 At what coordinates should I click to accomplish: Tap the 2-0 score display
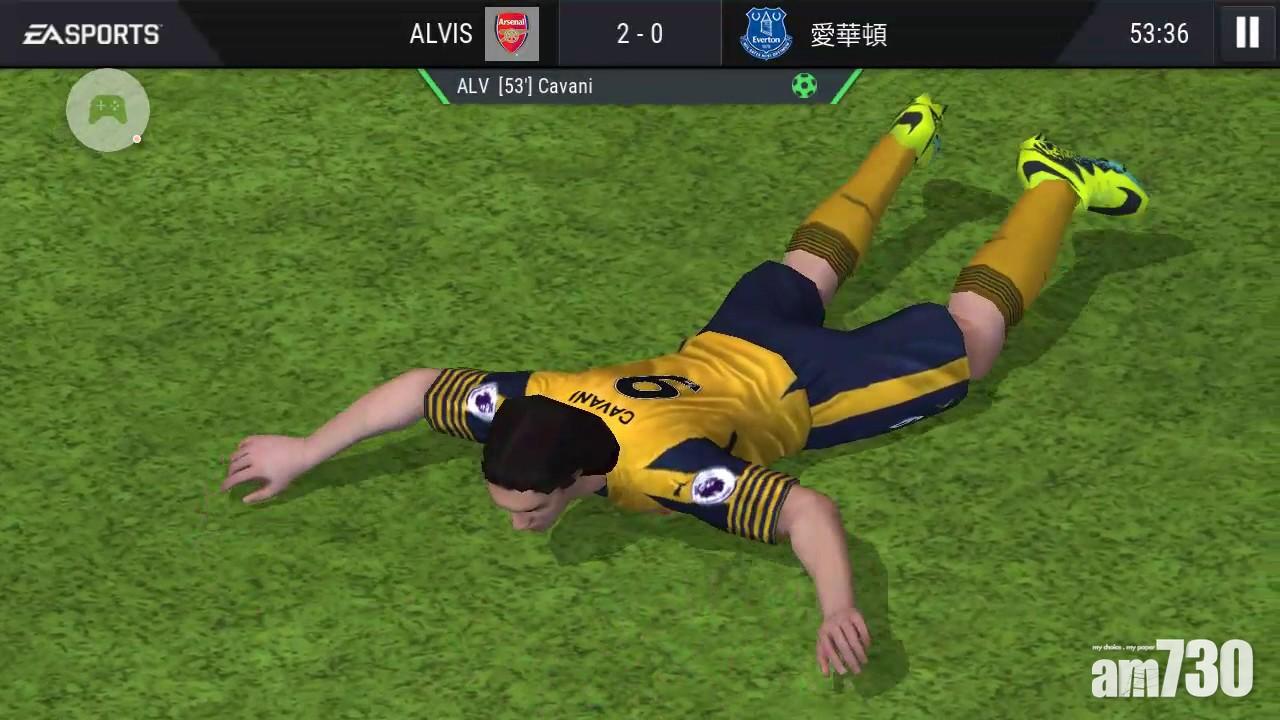pyautogui.click(x=639, y=33)
